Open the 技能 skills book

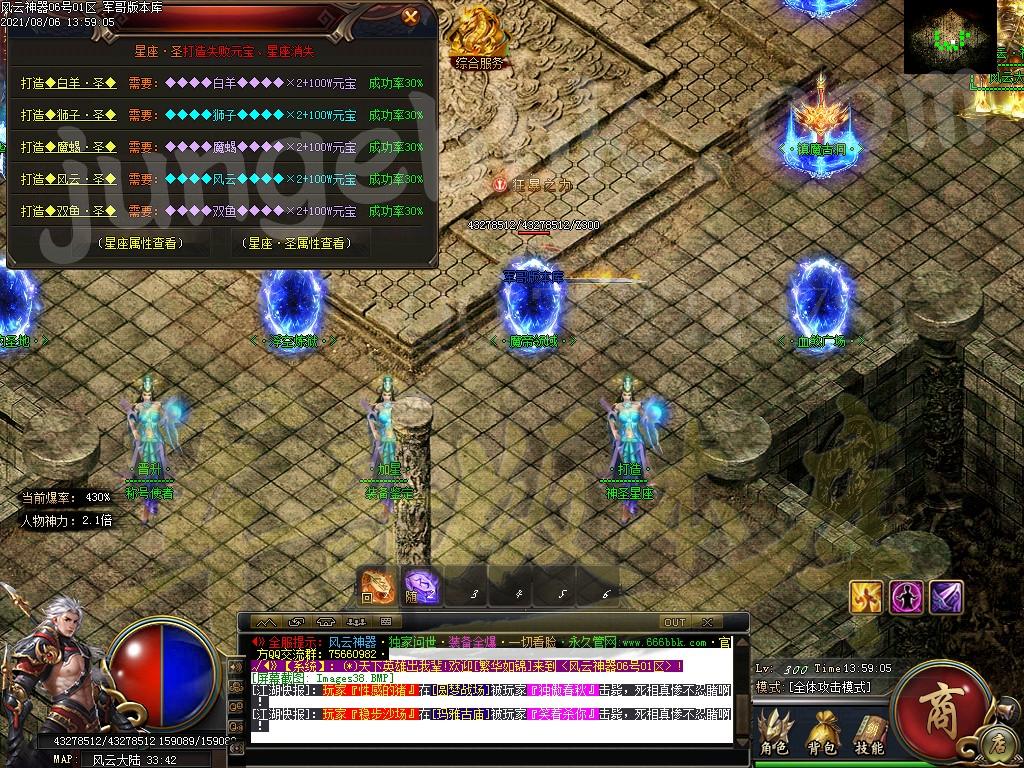coord(870,731)
